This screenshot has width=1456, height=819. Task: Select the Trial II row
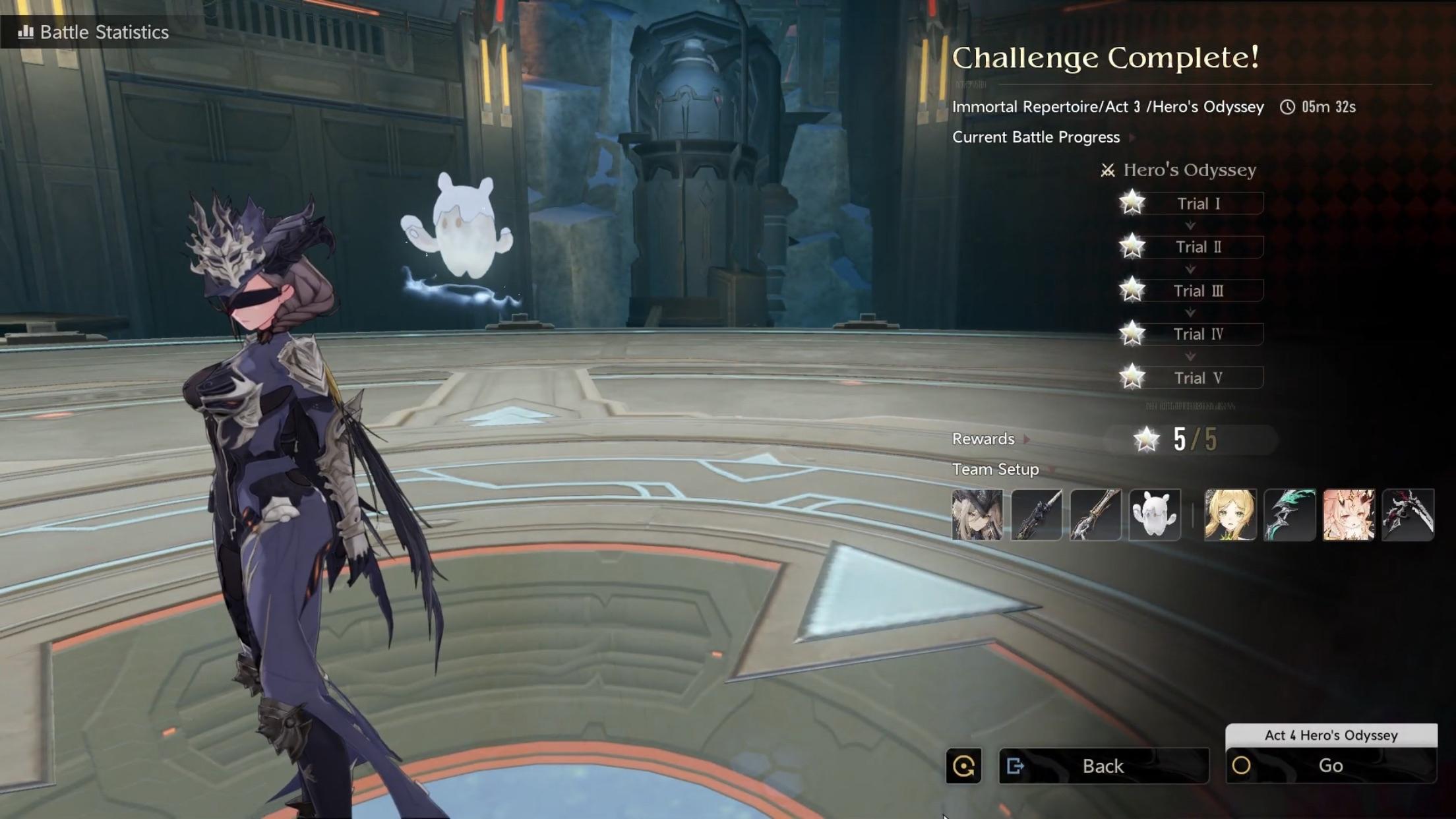tap(1198, 247)
